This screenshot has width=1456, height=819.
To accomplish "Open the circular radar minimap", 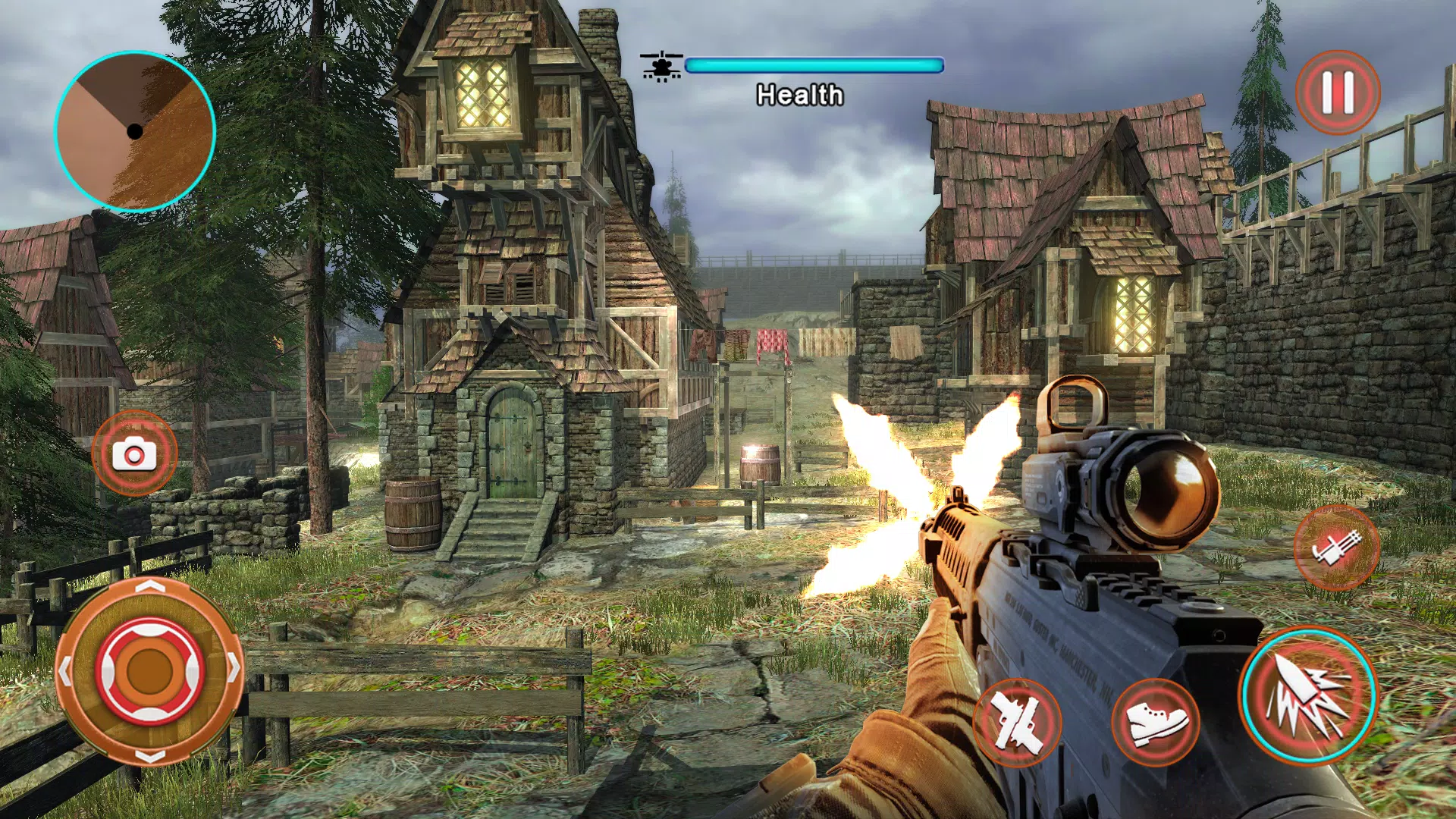I will (x=135, y=131).
